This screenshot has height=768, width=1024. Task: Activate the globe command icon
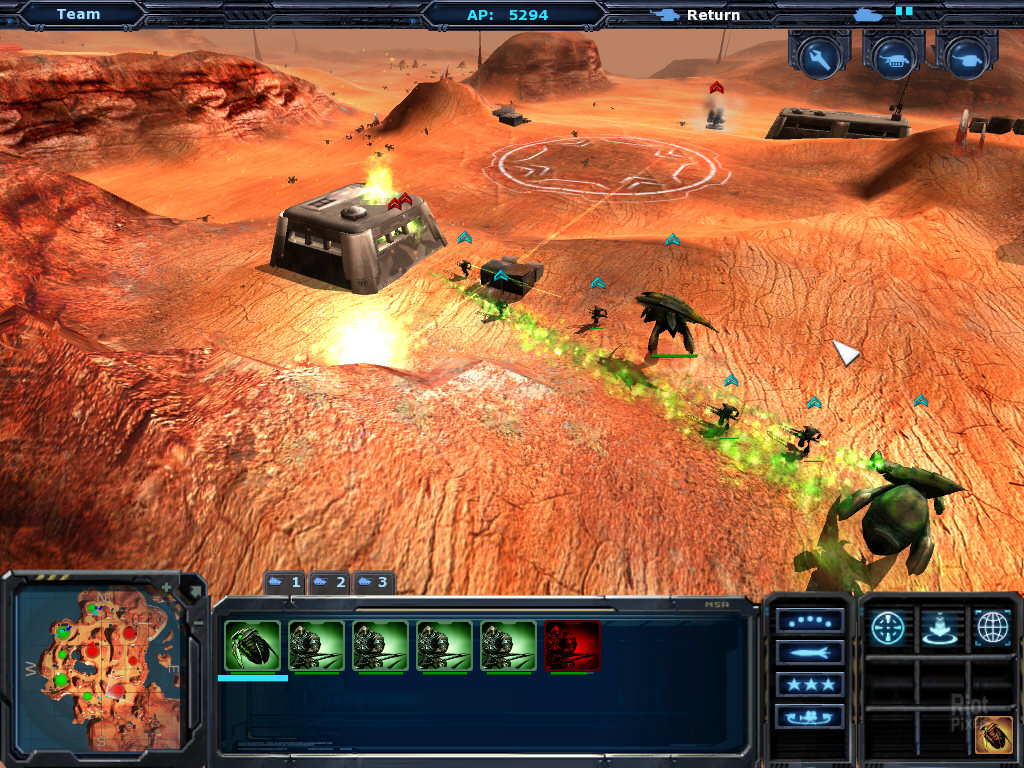[x=991, y=627]
